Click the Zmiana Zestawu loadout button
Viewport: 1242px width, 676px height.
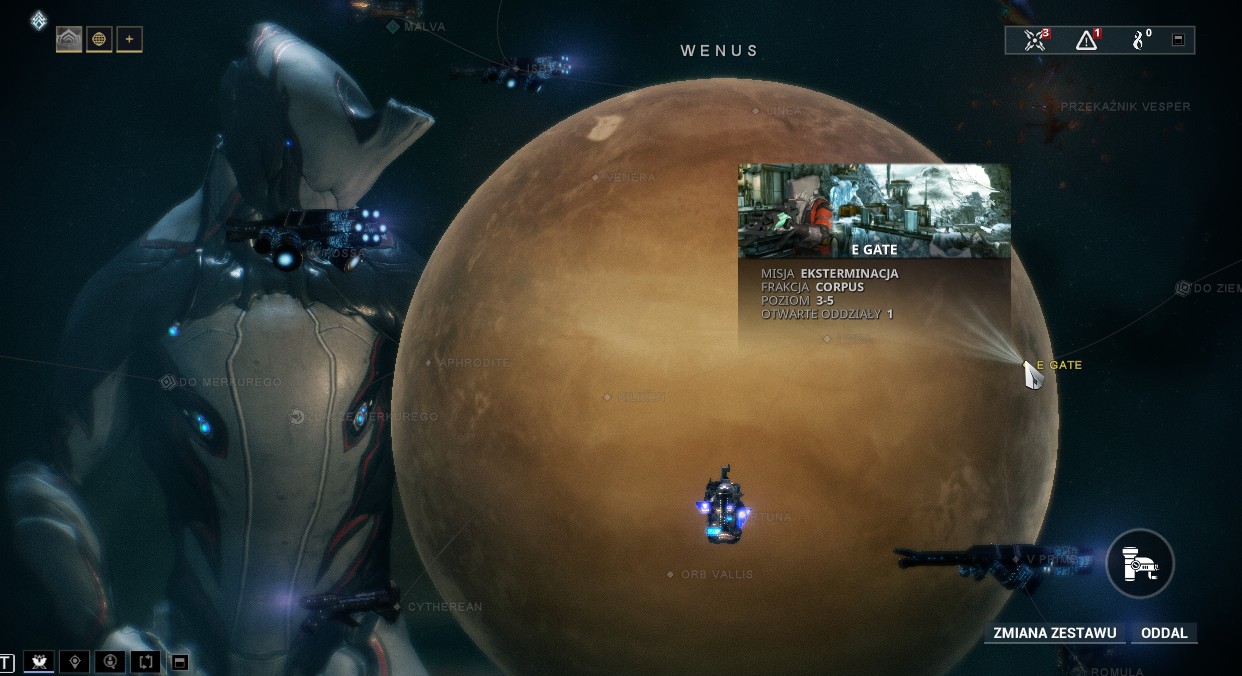[1055, 633]
